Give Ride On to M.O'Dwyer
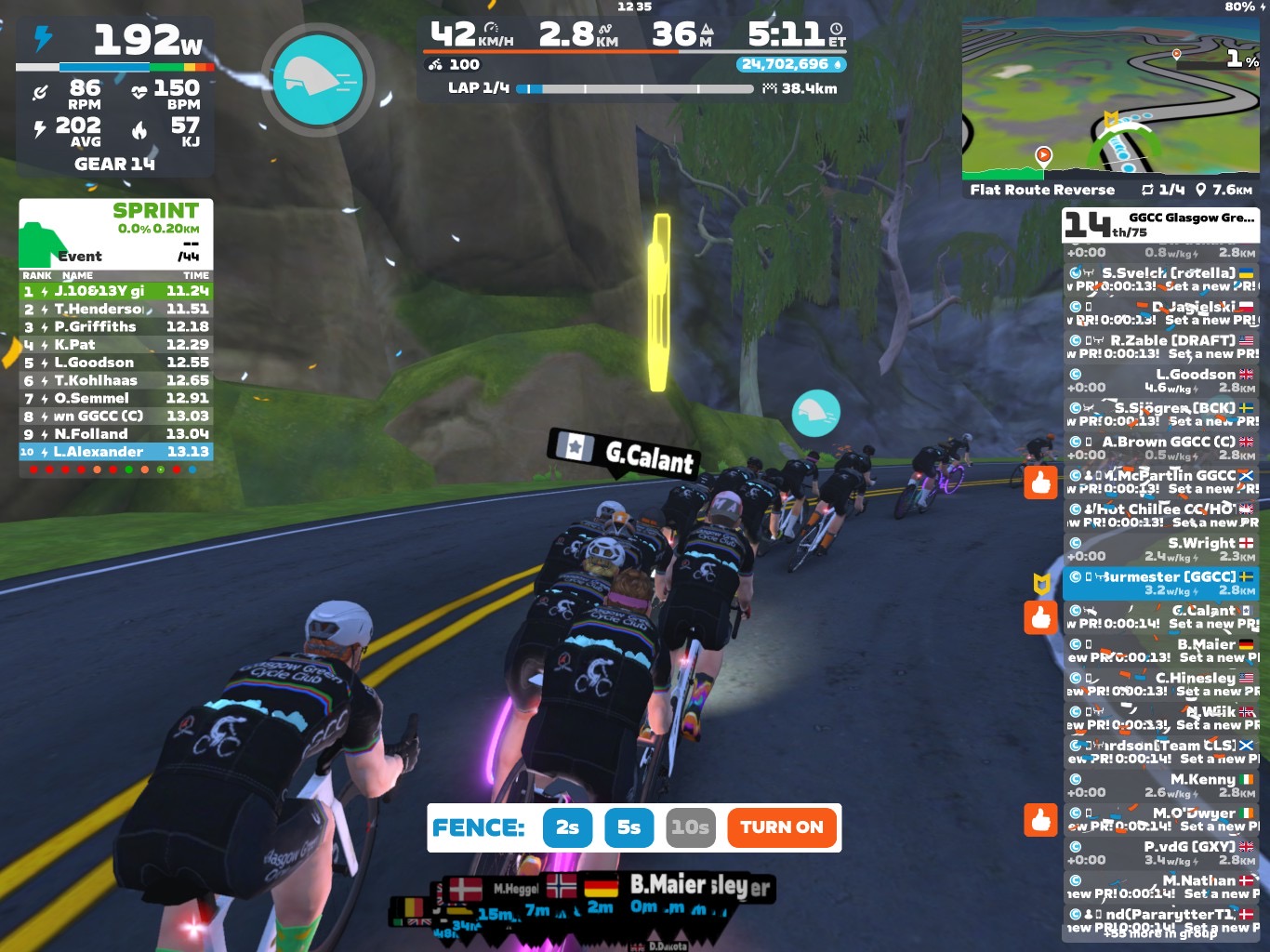The image size is (1270, 952). 1041,819
